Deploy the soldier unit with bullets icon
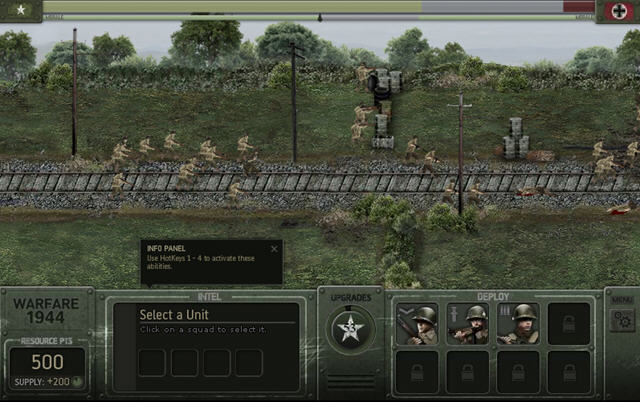 (x=518, y=325)
